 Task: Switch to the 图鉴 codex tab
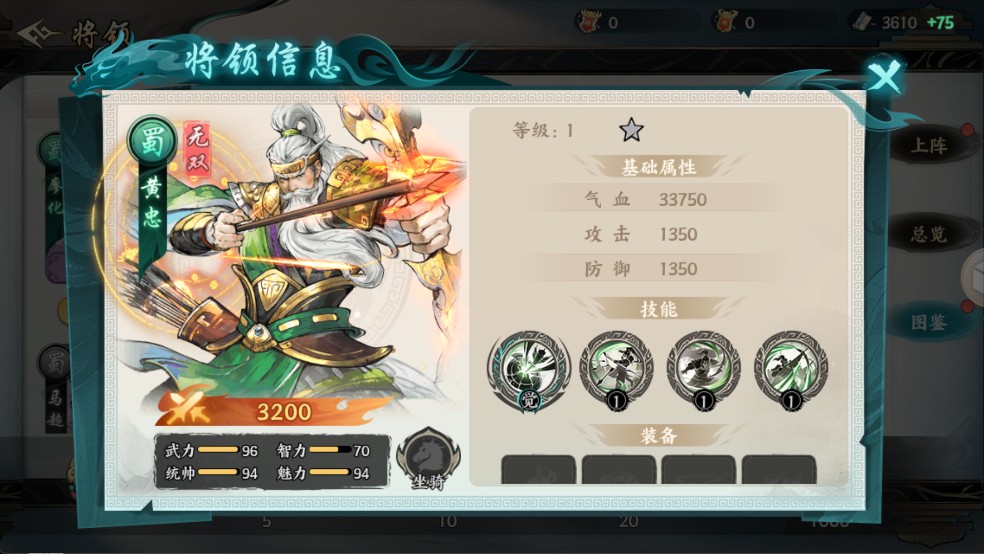click(929, 322)
